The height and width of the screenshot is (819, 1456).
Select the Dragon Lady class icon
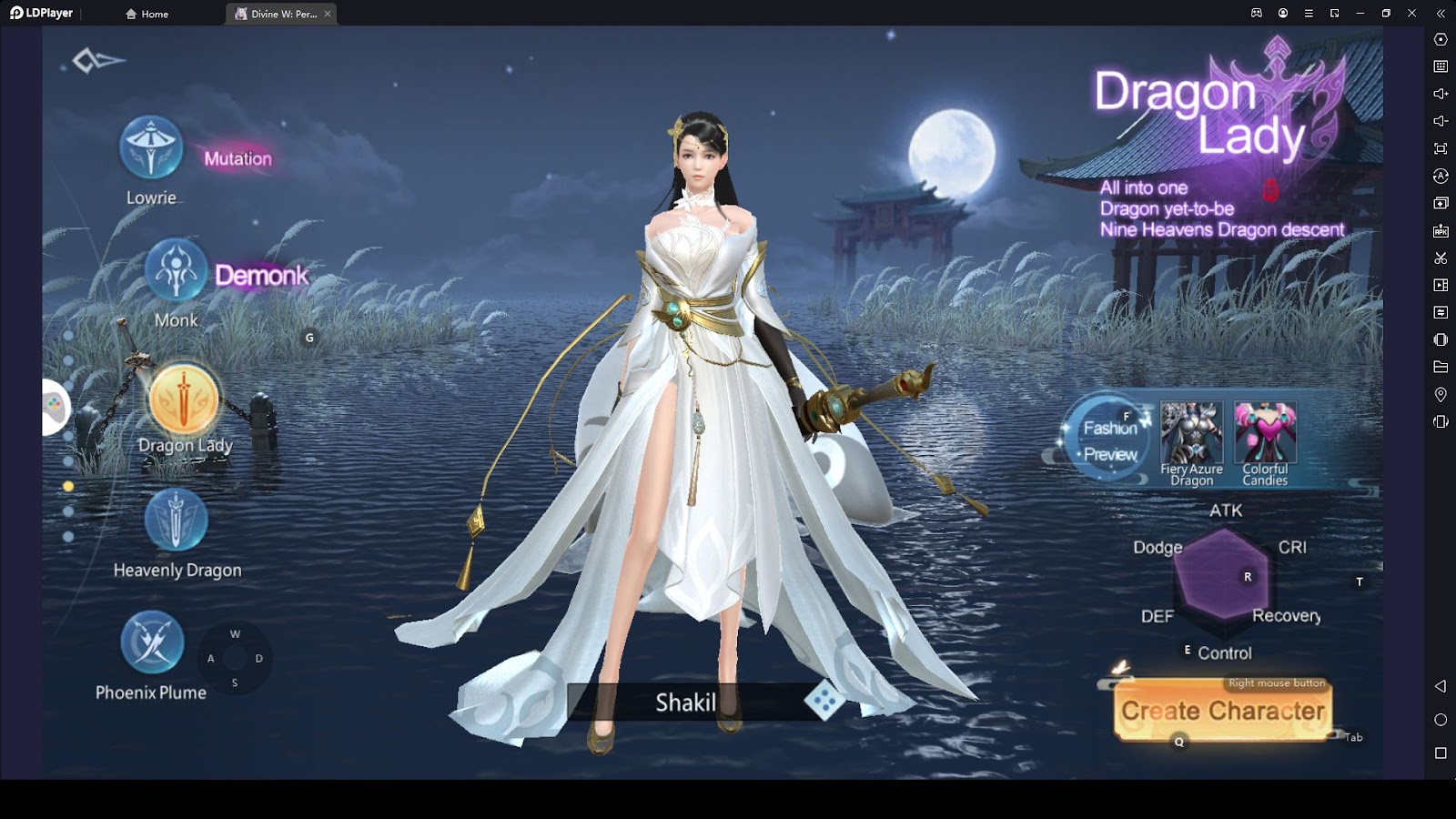click(184, 399)
